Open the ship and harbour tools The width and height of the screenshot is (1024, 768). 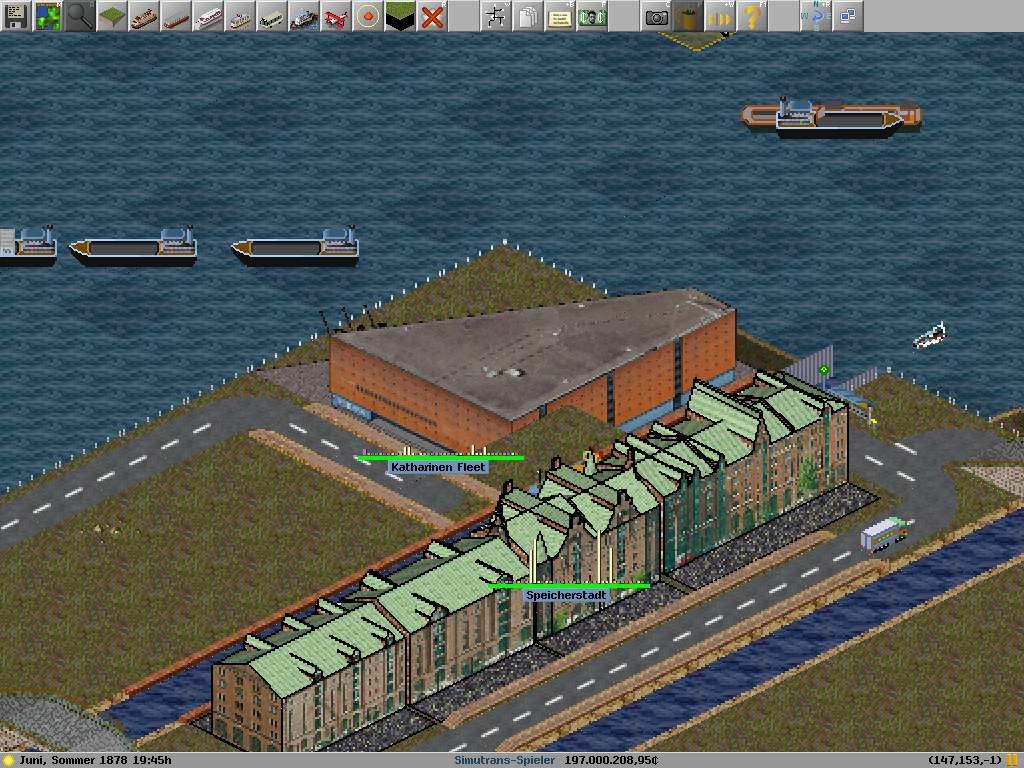point(303,16)
